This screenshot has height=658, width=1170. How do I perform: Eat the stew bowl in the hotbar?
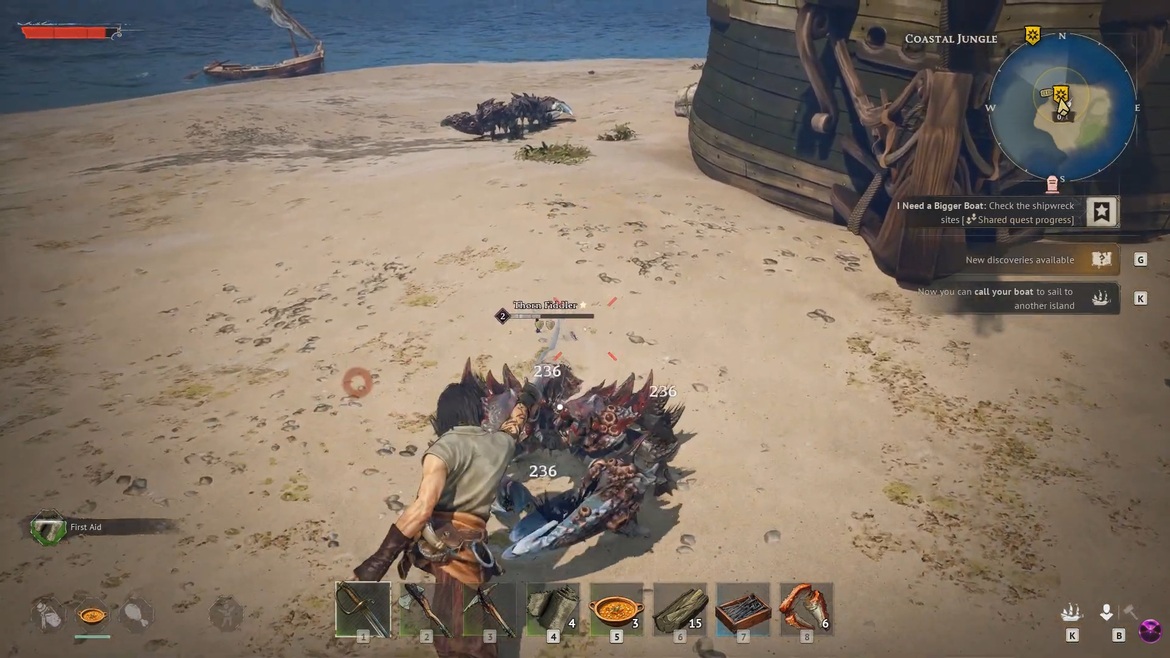point(616,608)
